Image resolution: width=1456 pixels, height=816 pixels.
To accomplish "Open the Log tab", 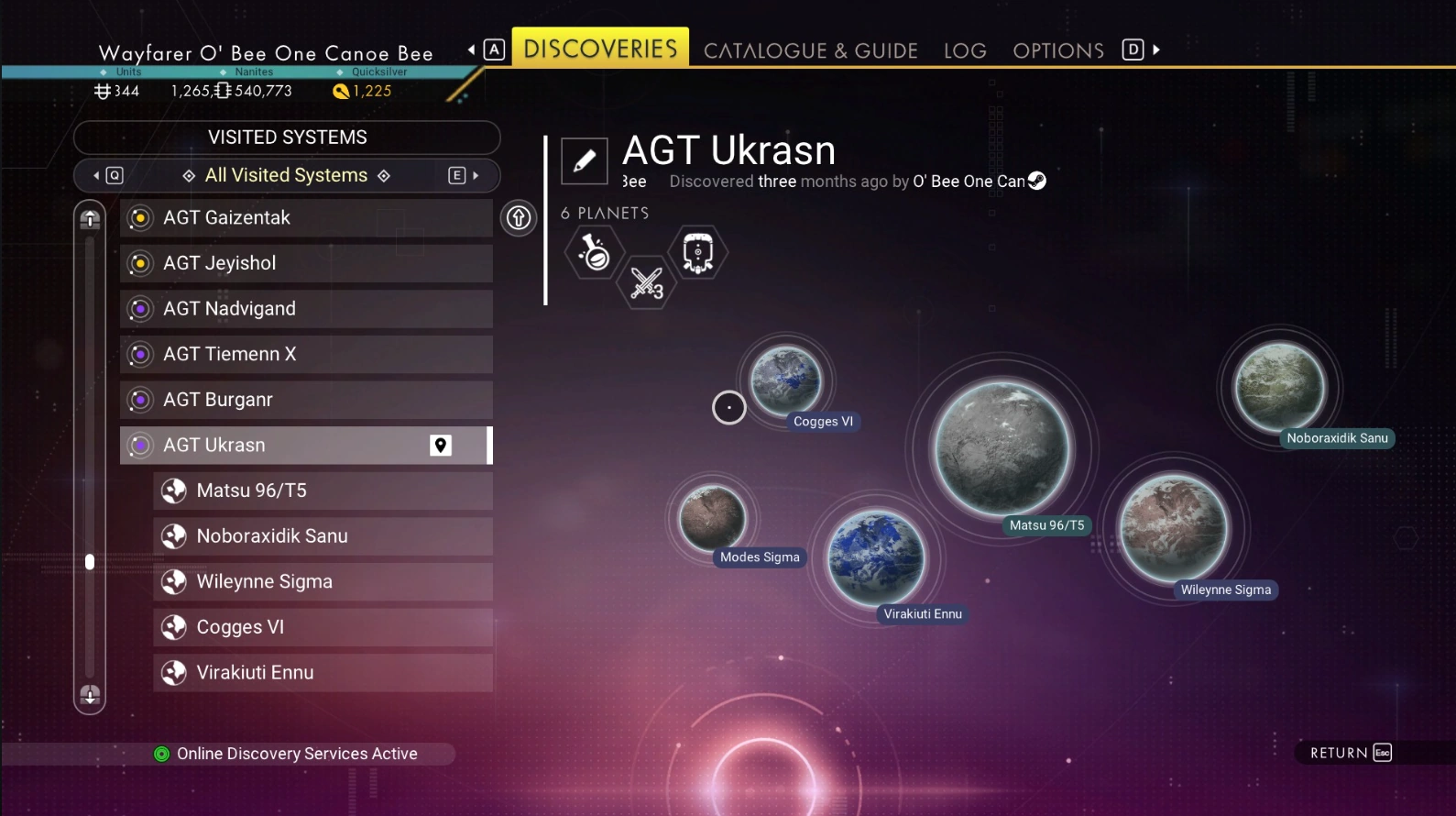I will [965, 50].
